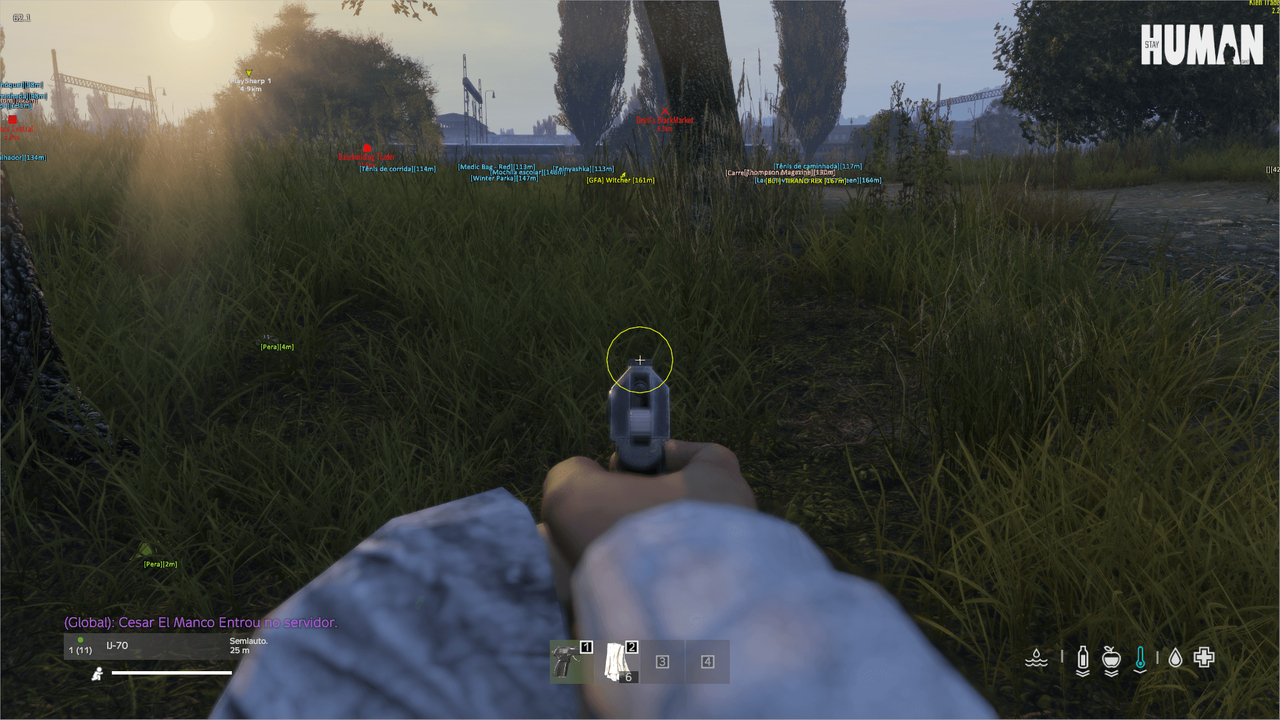Select the Medic Bag - Red item label
1280x720 pixels.
pyautogui.click(x=495, y=167)
